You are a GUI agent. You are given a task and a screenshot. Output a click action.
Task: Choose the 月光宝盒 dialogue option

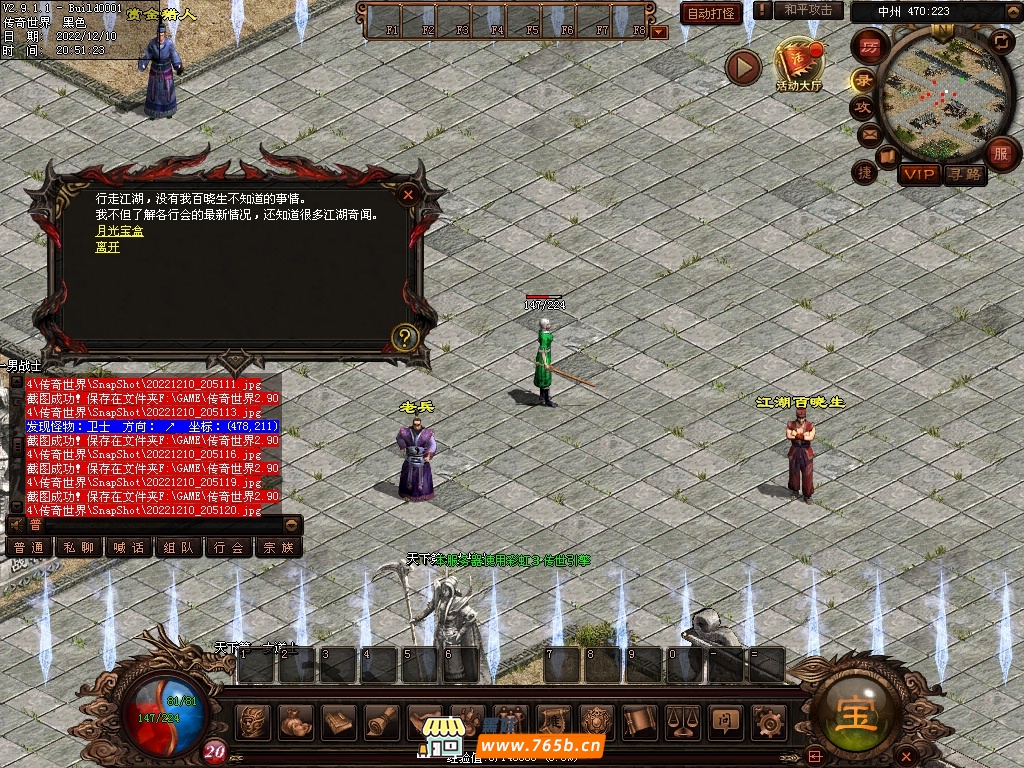[x=119, y=231]
